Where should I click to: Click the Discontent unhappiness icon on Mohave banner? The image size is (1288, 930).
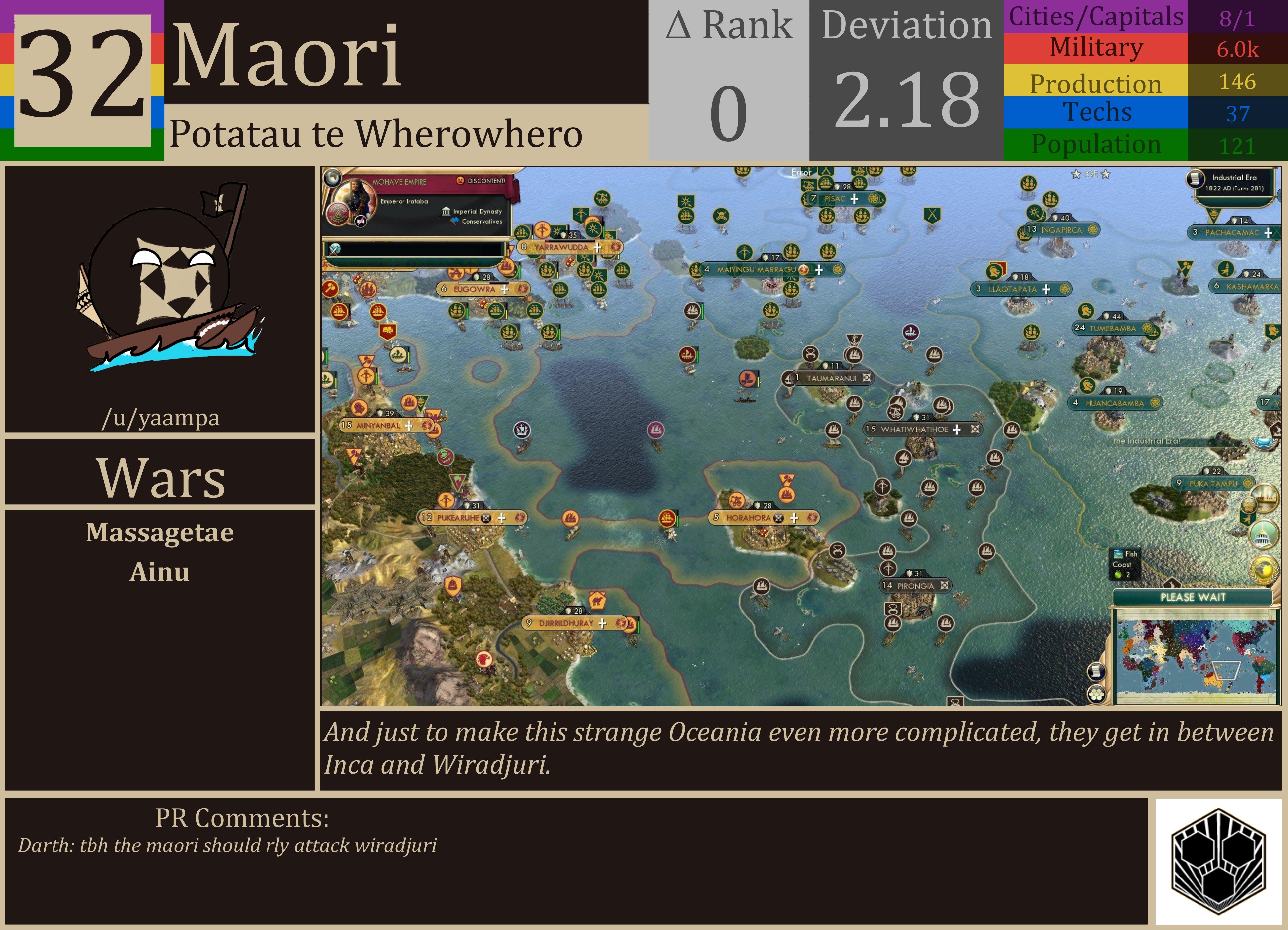pos(461,181)
